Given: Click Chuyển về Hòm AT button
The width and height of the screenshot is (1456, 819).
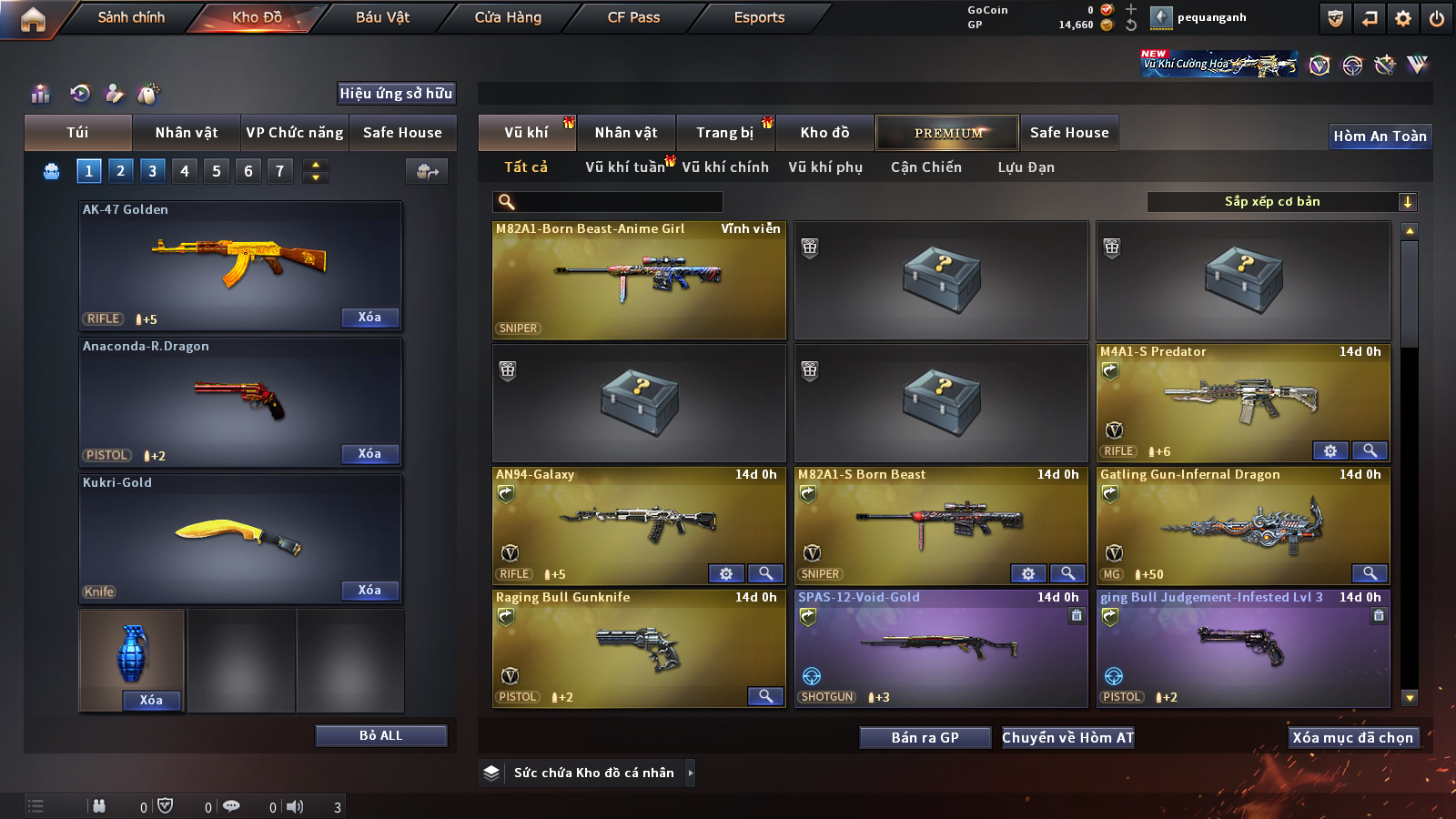Looking at the screenshot, I should [x=1067, y=737].
